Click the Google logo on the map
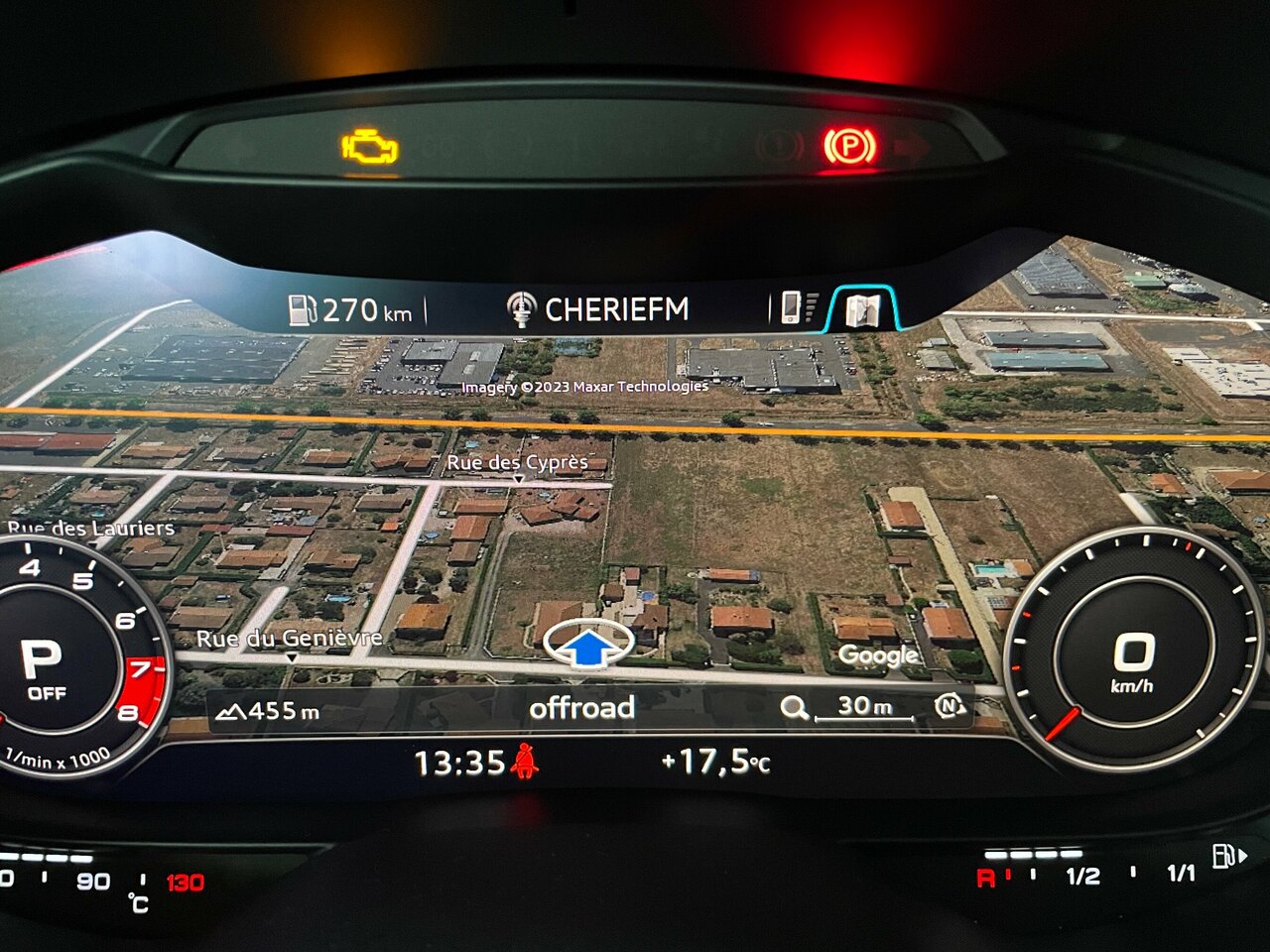 coord(878,654)
